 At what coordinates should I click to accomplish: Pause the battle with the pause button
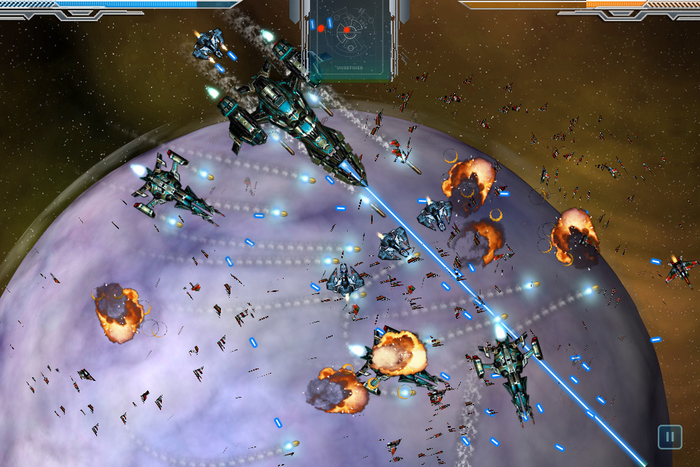tap(667, 436)
